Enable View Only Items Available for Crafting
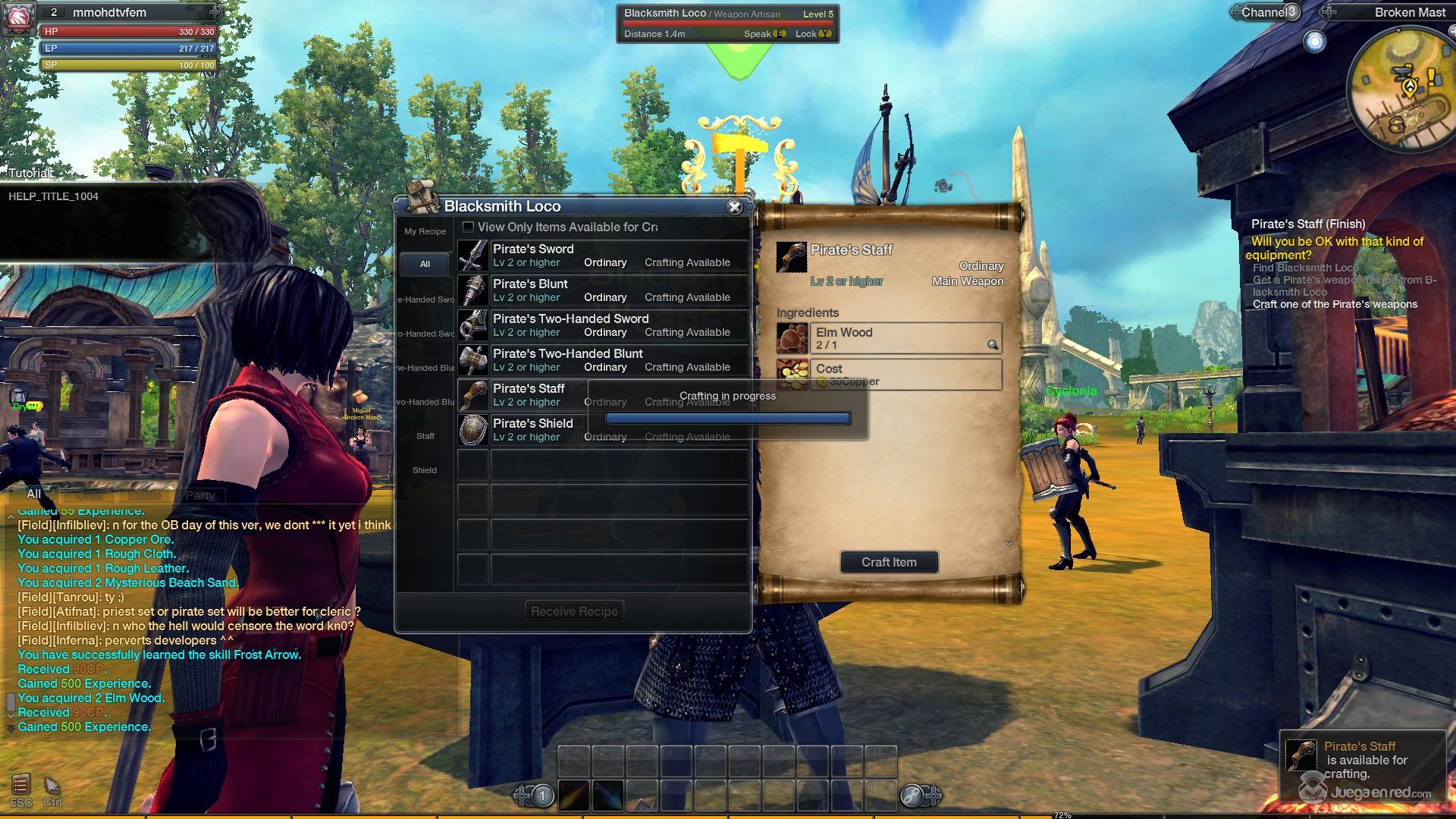Viewport: 1456px width, 819px height. (468, 227)
